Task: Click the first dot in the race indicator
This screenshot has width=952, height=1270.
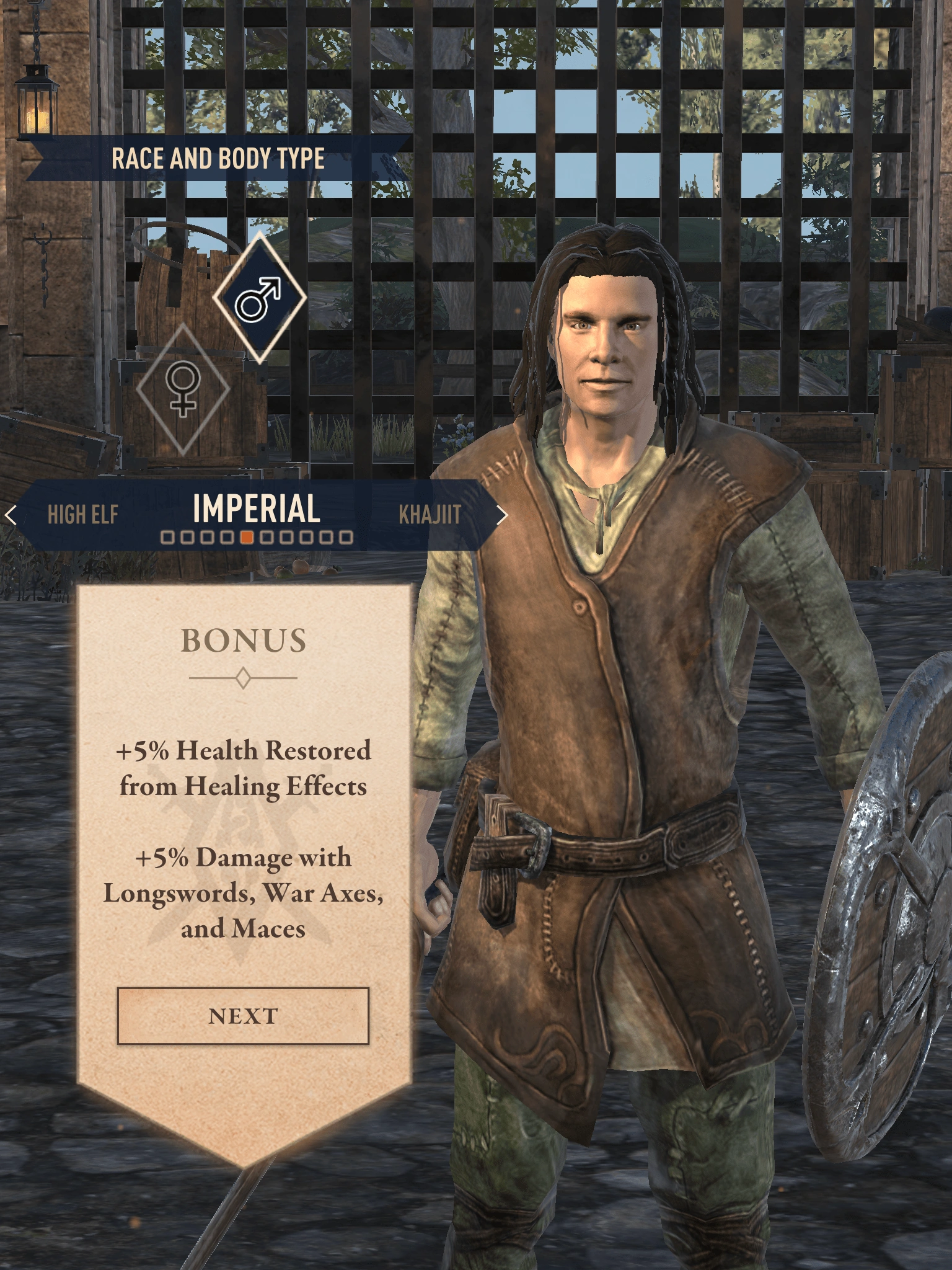Action: point(166,536)
